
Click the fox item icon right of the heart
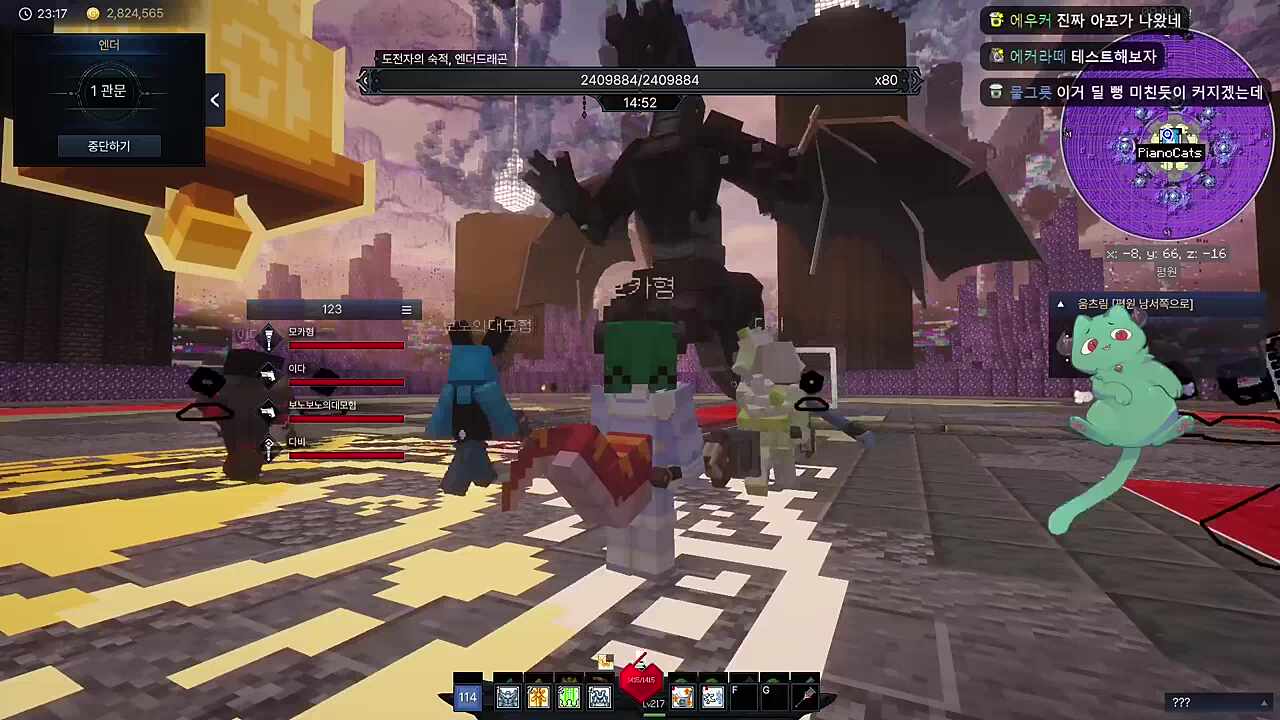[681, 695]
